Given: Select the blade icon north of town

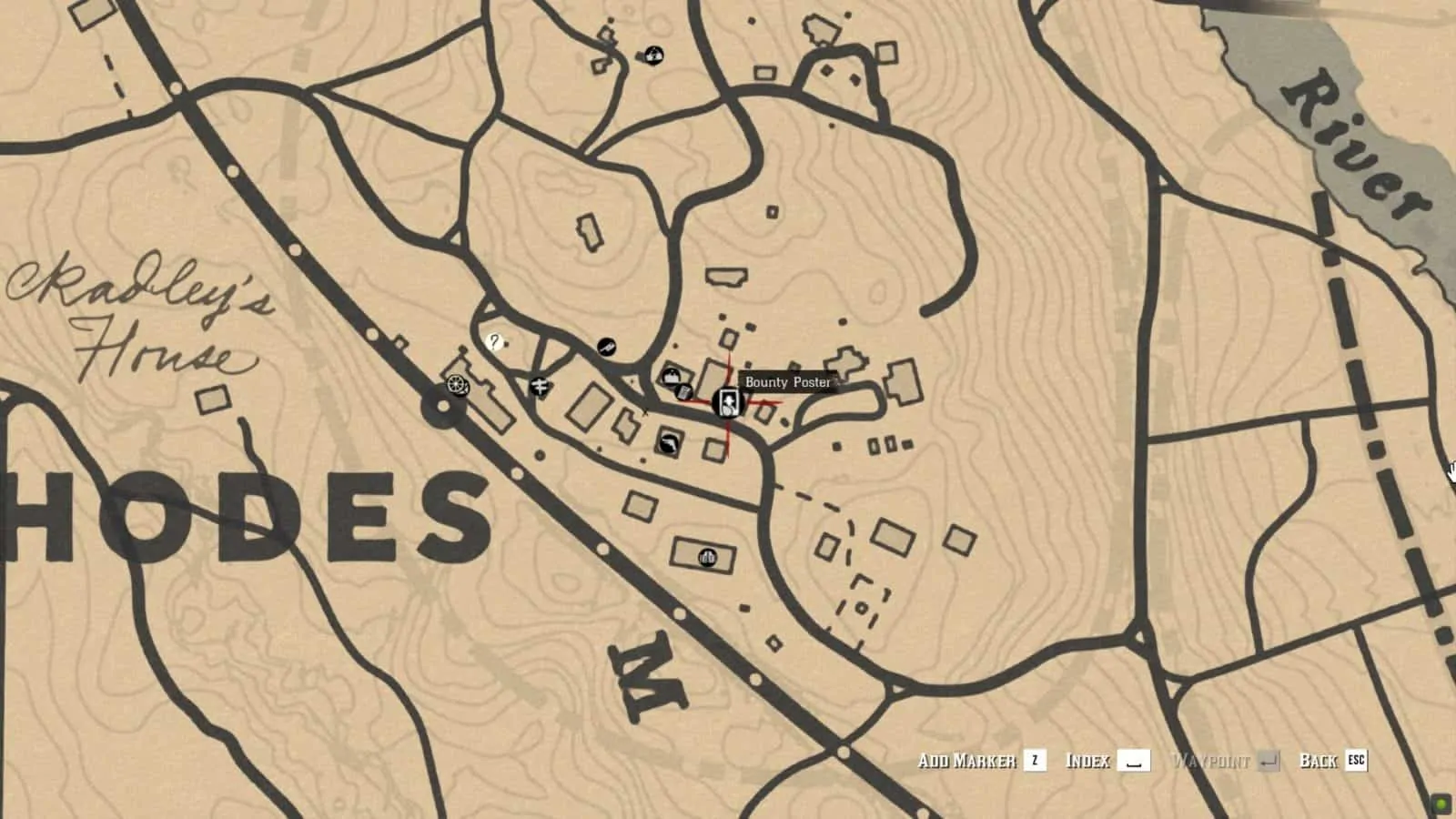Looking at the screenshot, I should [607, 346].
